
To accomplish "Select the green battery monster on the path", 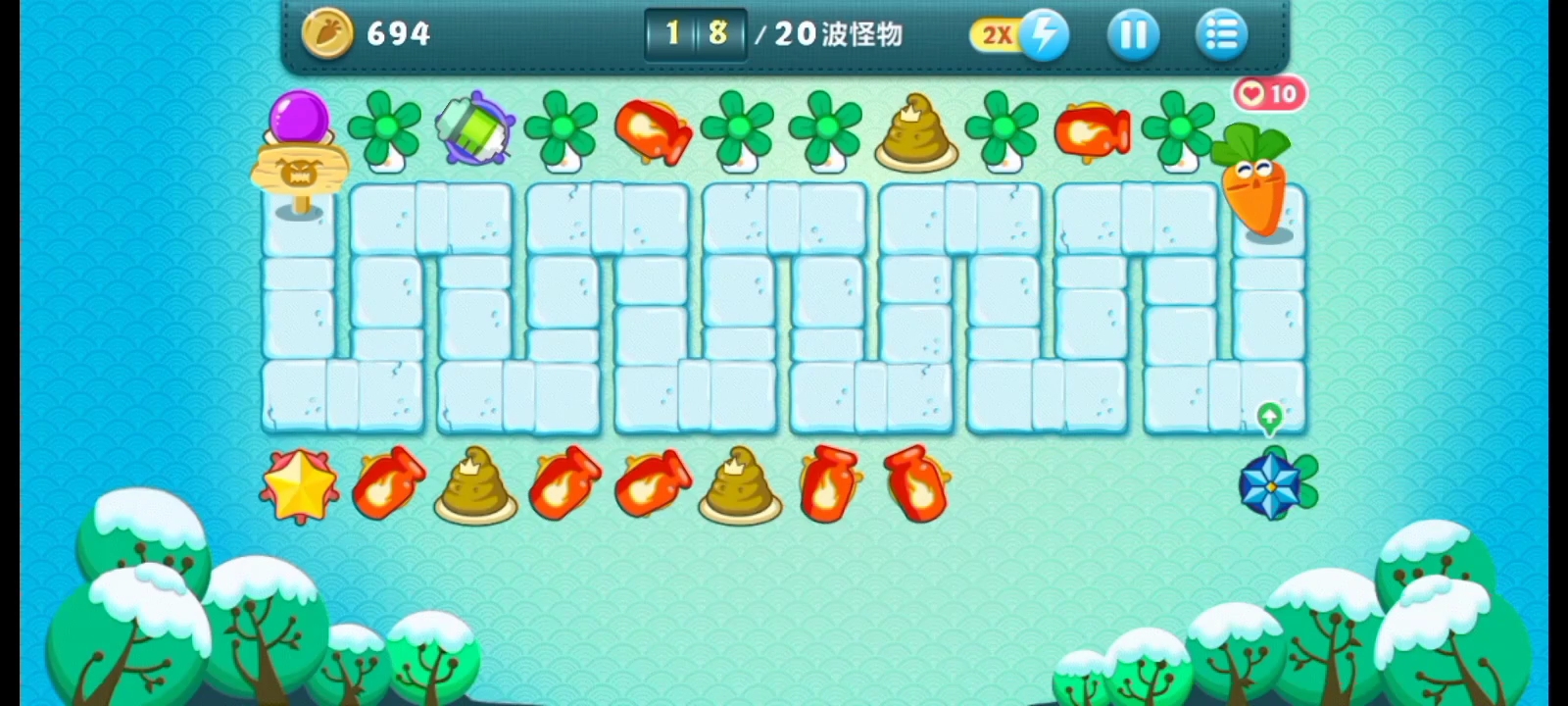I will pyautogui.click(x=474, y=128).
